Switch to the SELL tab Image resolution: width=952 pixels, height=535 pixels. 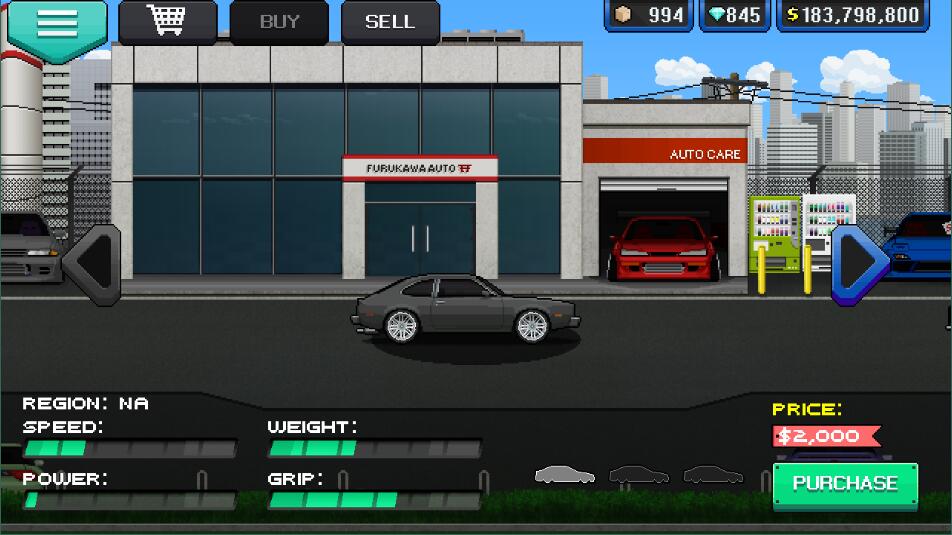pyautogui.click(x=389, y=21)
